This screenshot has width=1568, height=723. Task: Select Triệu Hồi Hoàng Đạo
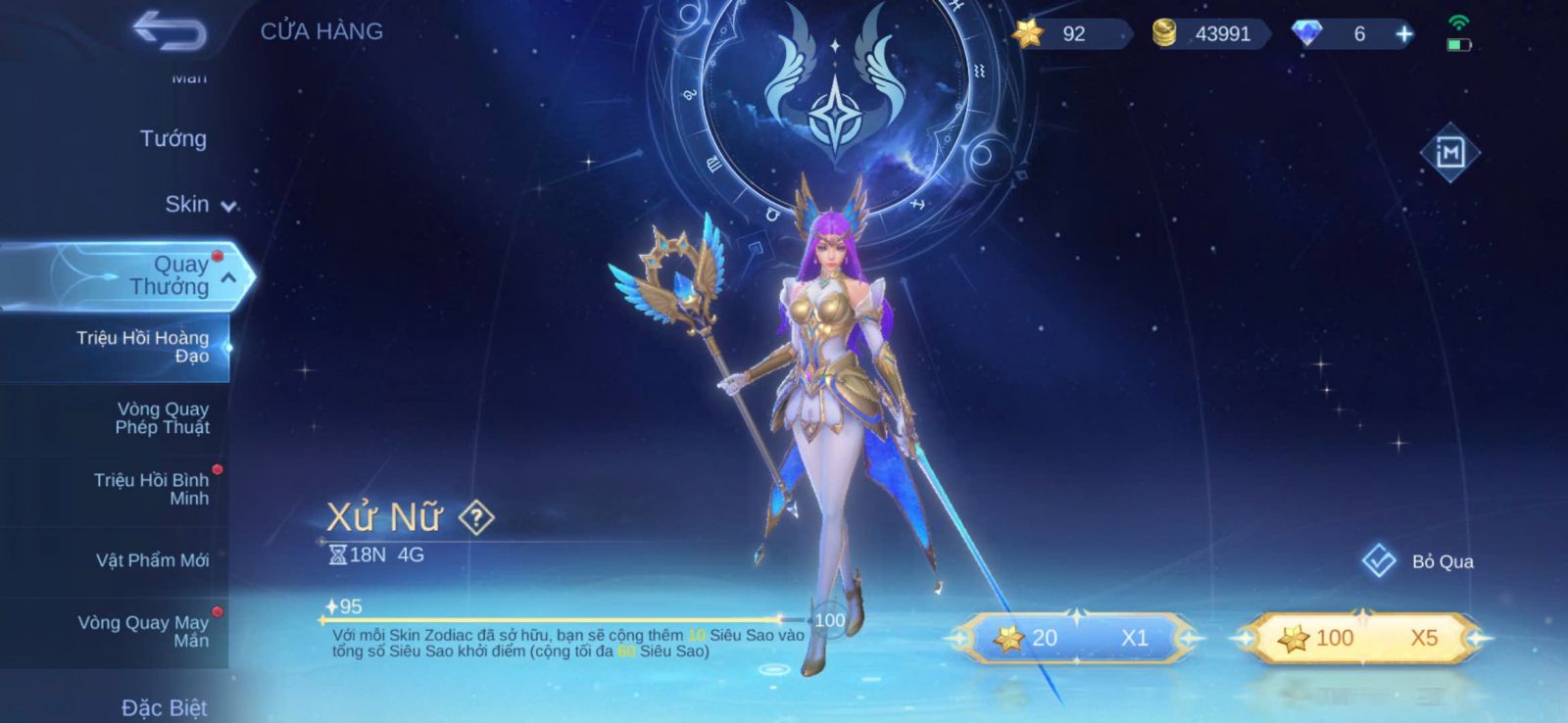[143, 347]
